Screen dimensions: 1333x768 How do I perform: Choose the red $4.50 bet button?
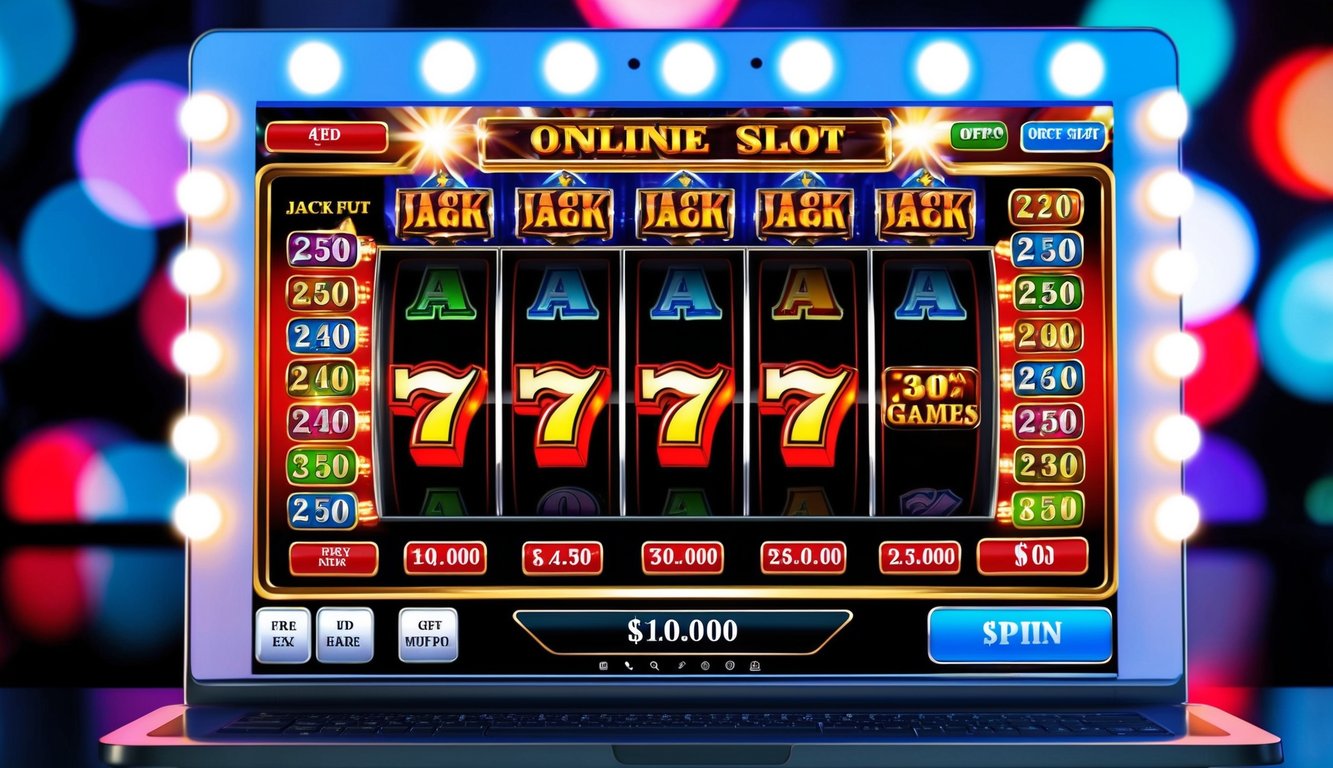562,558
